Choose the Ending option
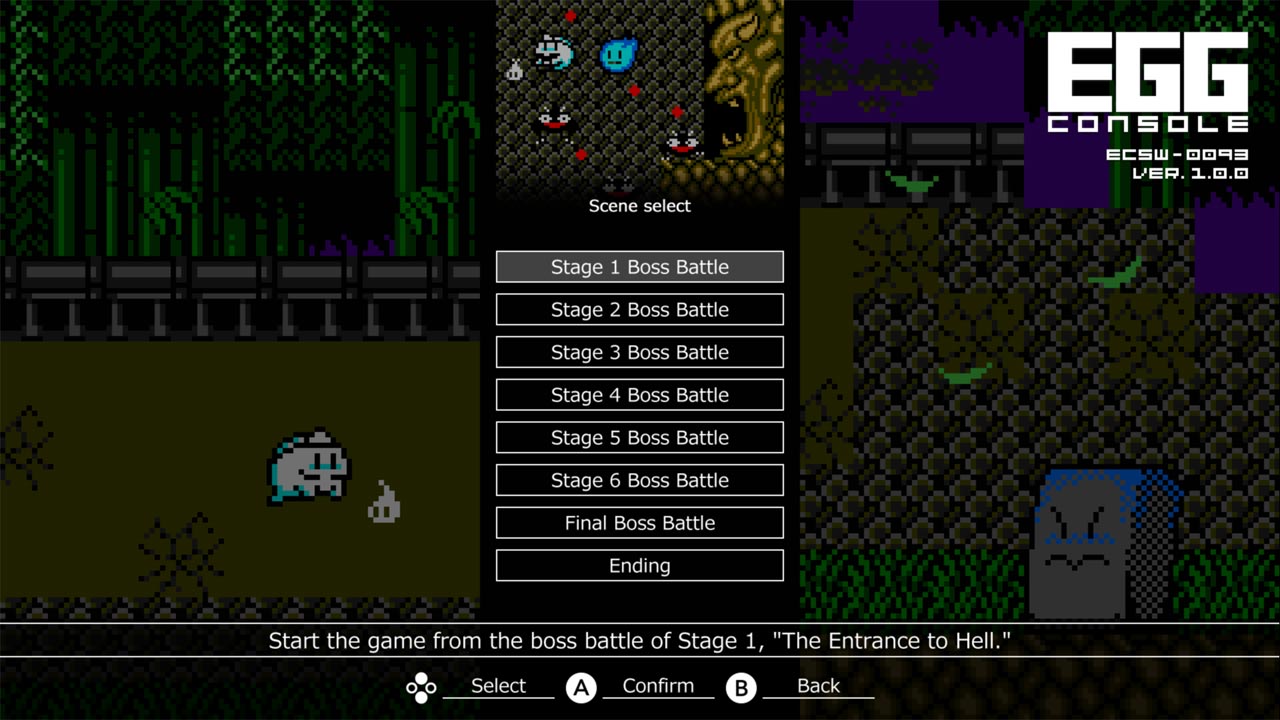 639,565
